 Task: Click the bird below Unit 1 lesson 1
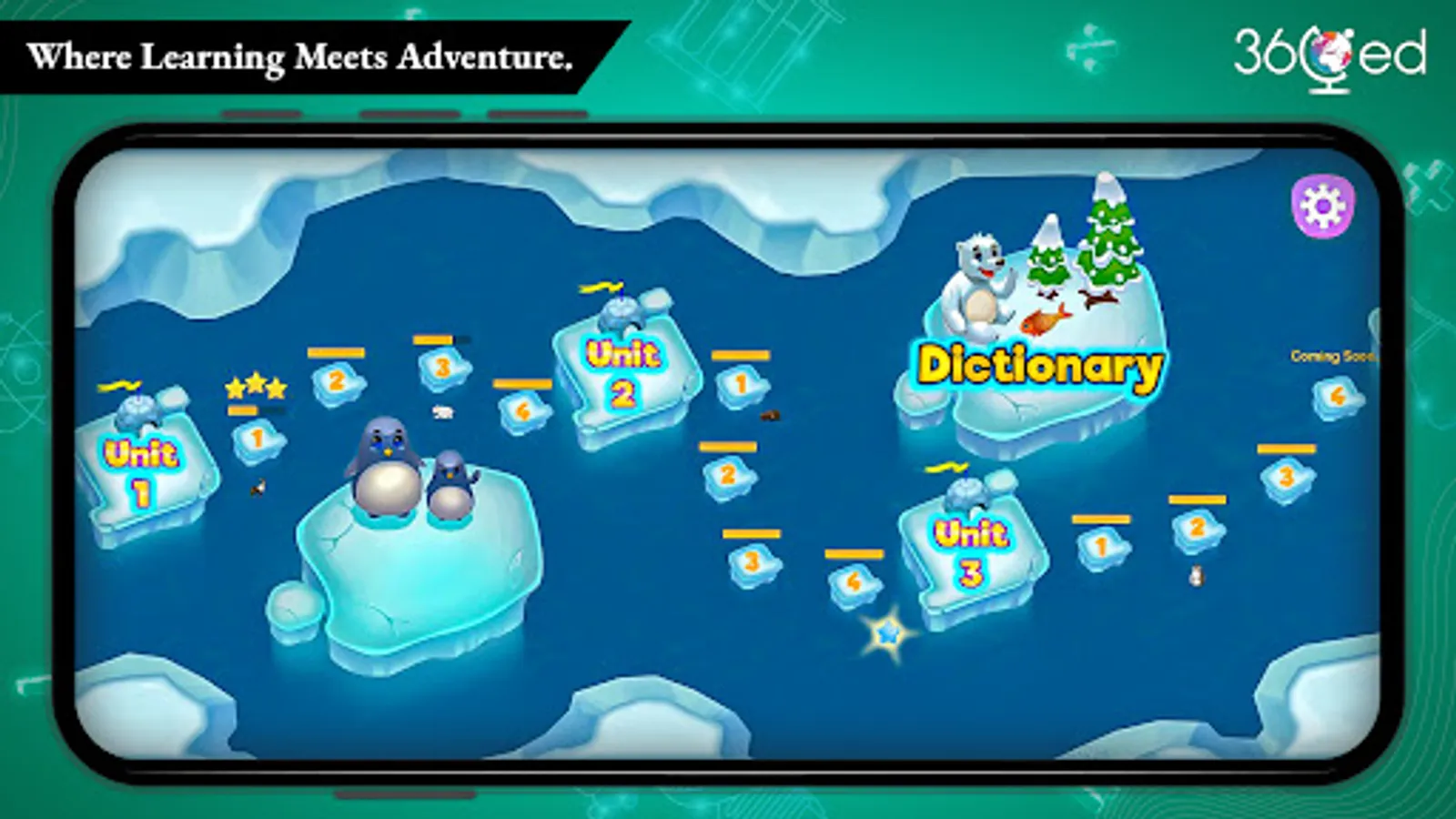[x=258, y=487]
